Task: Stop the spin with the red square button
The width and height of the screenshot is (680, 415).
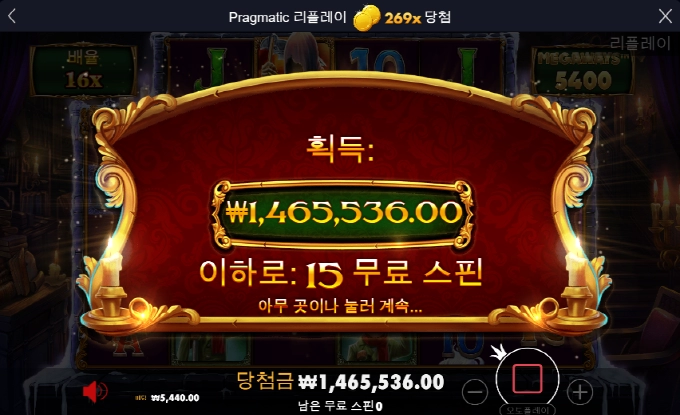Action: (527, 378)
